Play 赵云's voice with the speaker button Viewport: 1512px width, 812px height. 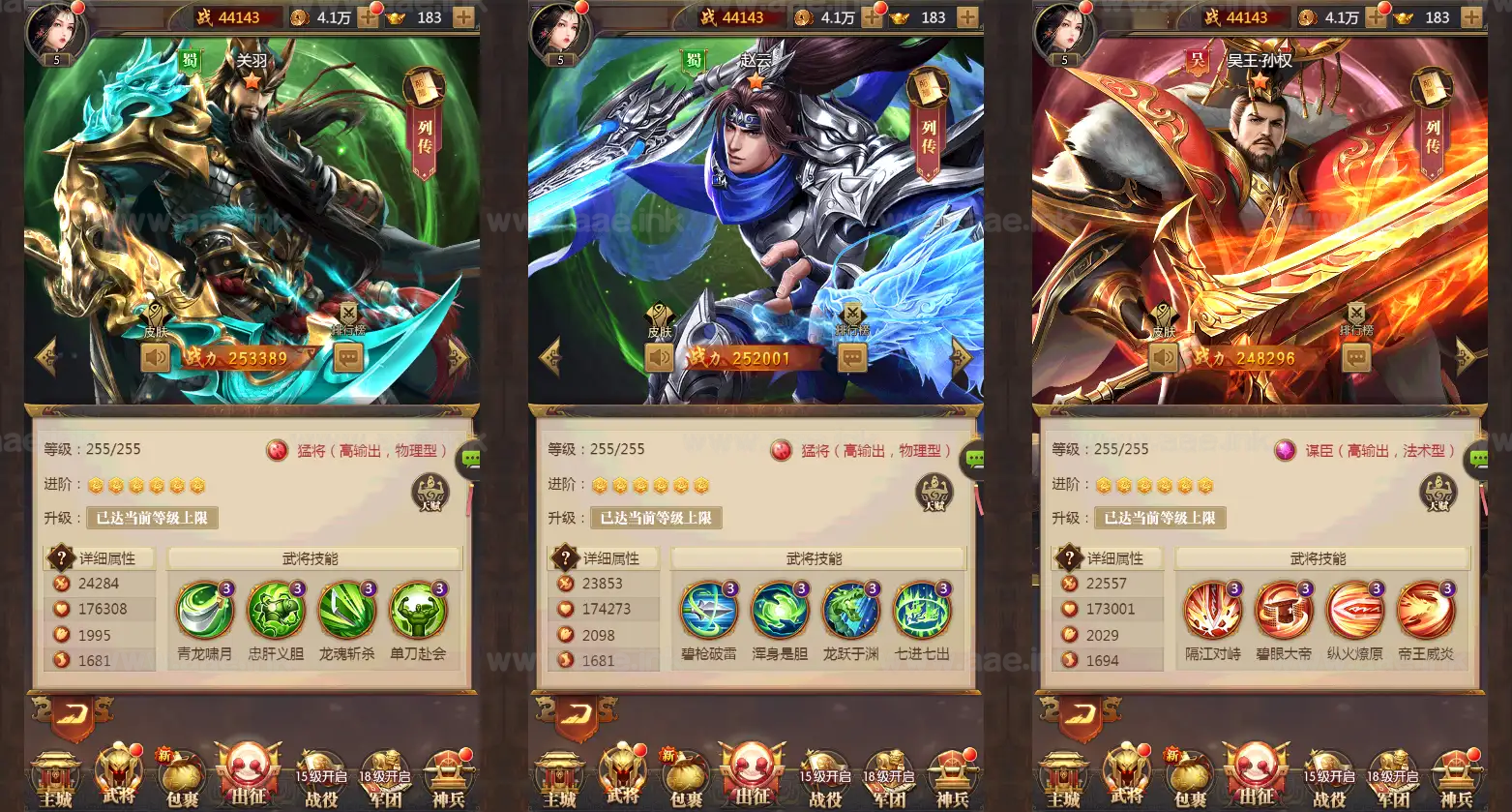(x=660, y=358)
